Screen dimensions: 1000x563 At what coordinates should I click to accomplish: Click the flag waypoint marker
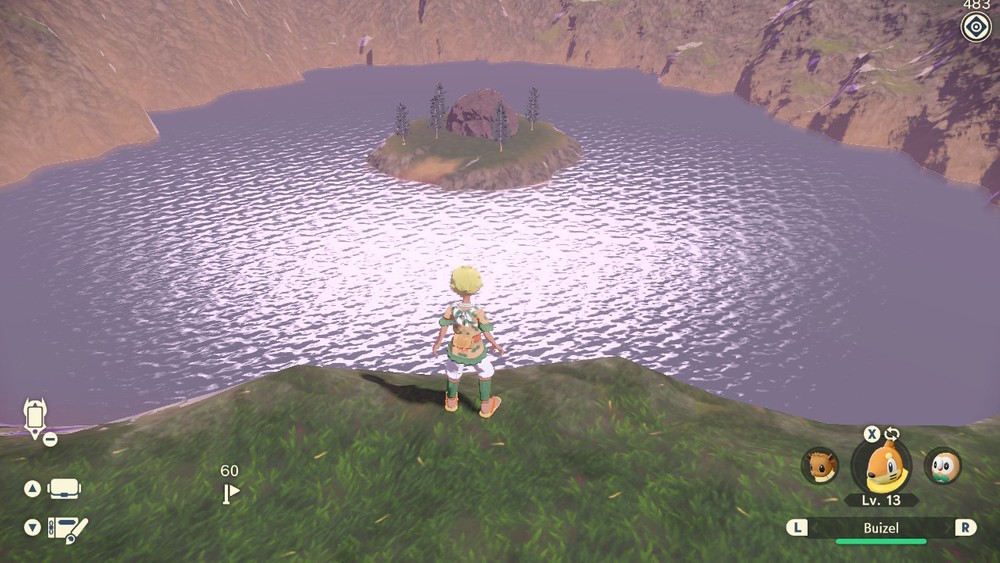(x=231, y=491)
